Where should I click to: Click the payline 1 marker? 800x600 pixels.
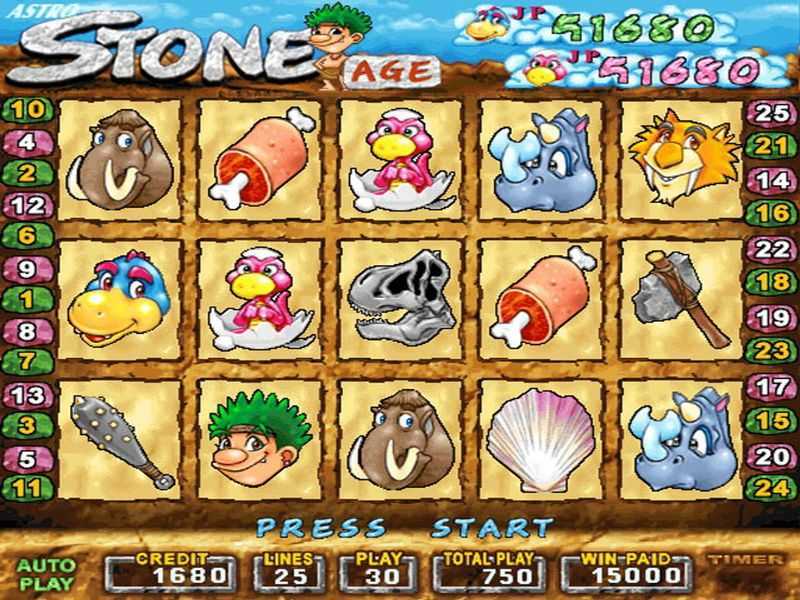[x=28, y=298]
